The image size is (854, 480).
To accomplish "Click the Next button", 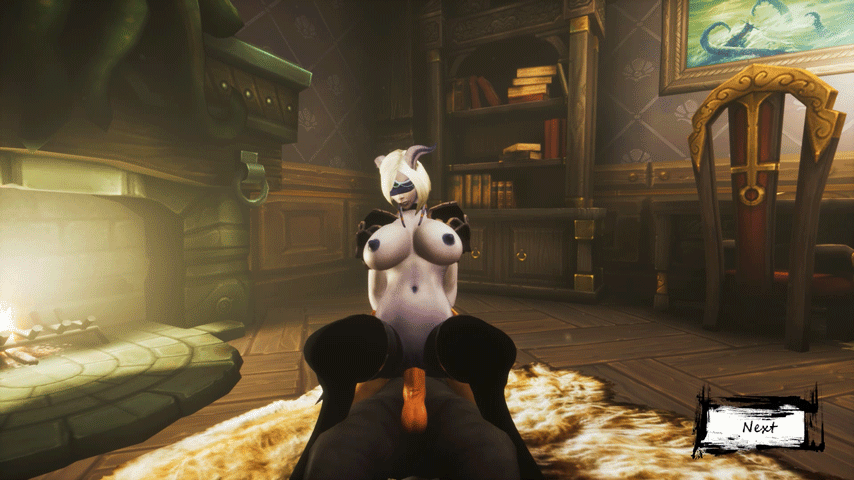I will click(759, 426).
